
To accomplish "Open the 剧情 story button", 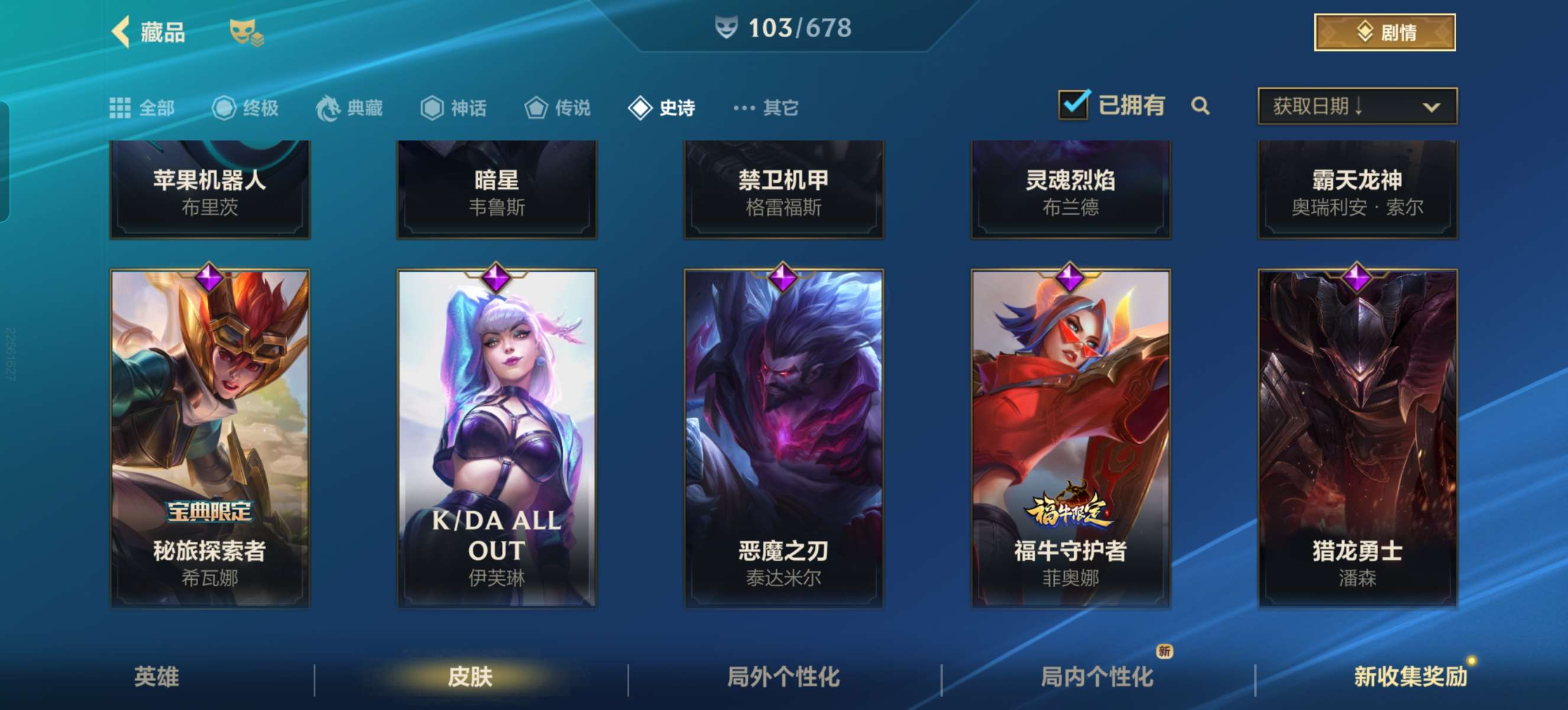I will [1384, 33].
